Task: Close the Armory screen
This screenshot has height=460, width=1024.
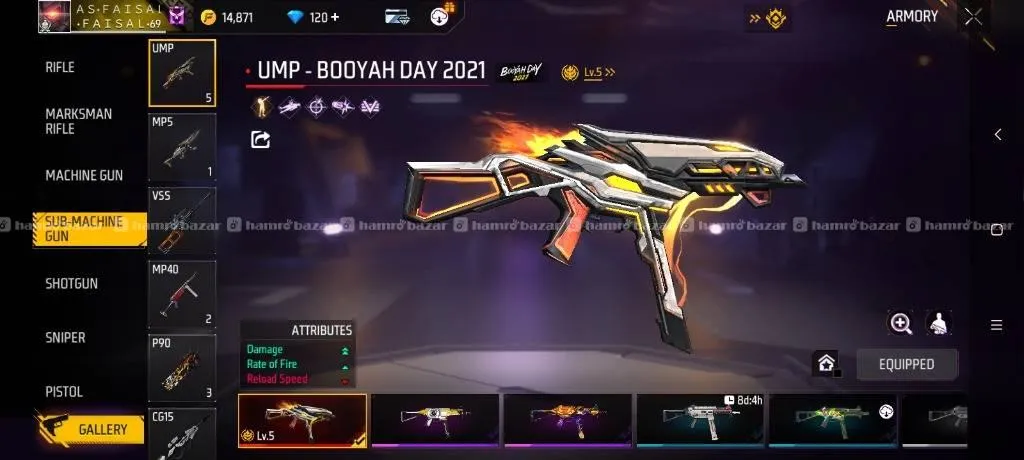Action: (x=973, y=17)
